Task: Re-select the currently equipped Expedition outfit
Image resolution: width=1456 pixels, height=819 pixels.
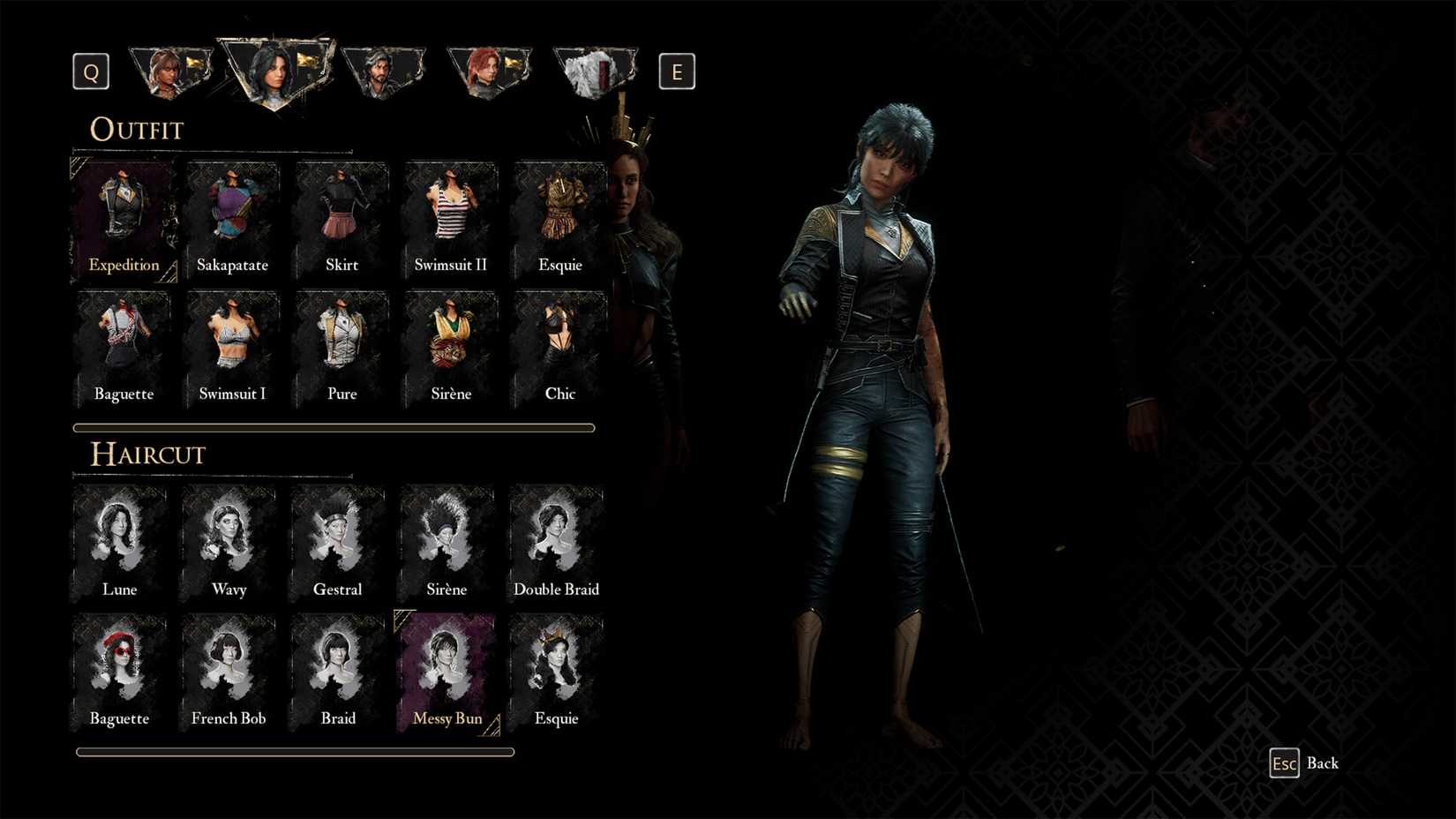Action: 124,214
